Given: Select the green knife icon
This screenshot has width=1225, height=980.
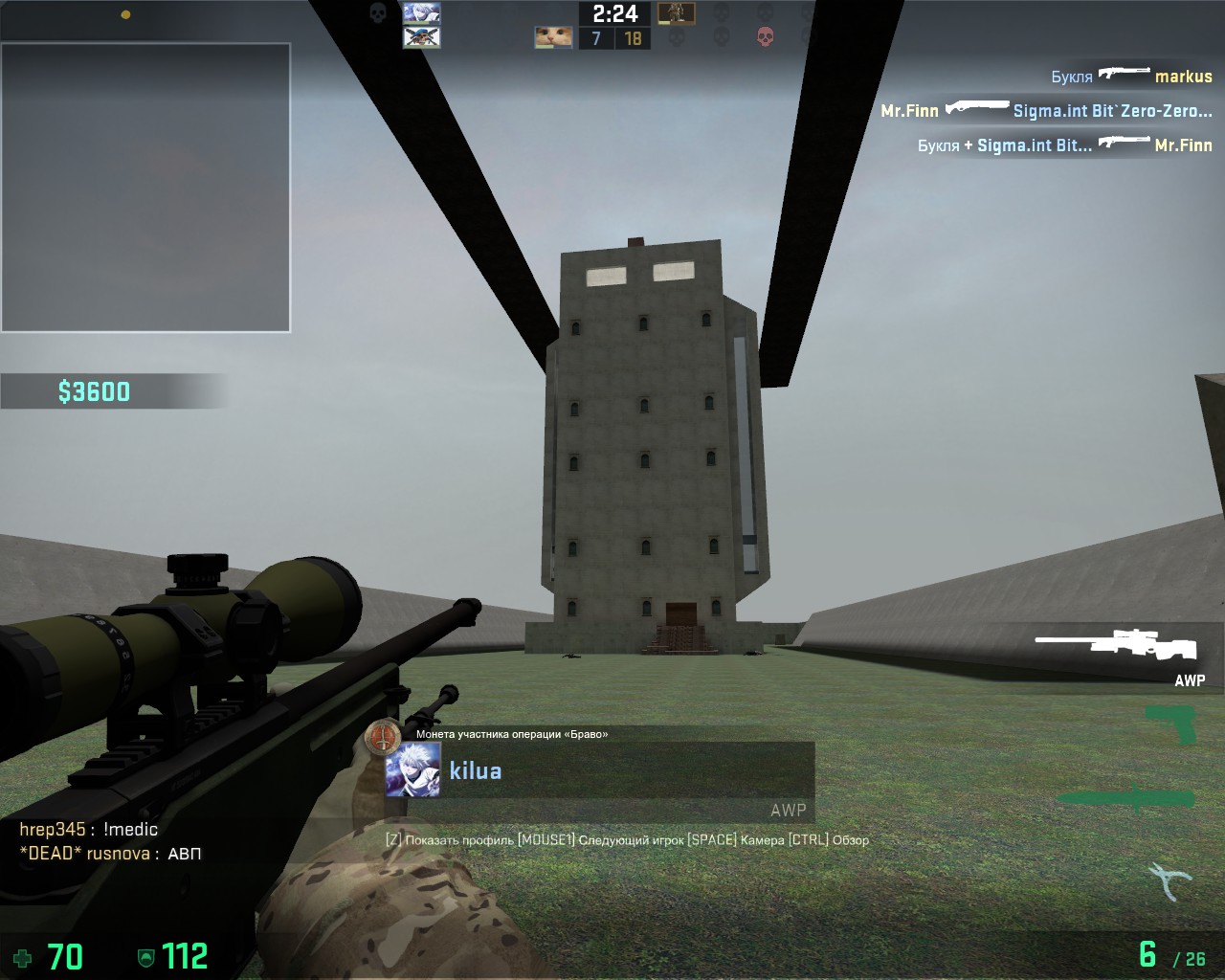Looking at the screenshot, I should tap(1125, 798).
